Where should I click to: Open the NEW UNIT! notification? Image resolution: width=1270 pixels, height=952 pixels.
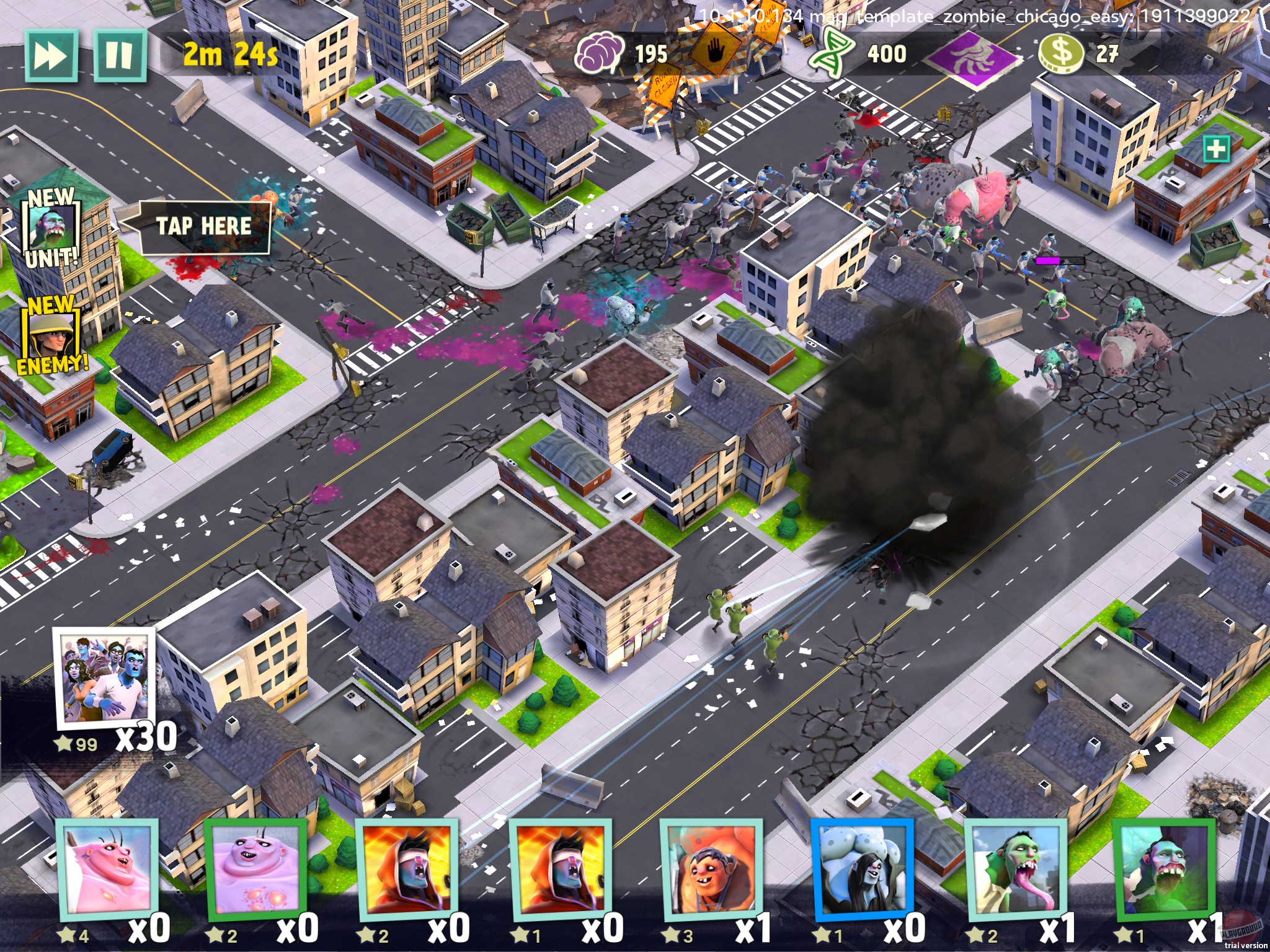pyautogui.click(x=53, y=226)
